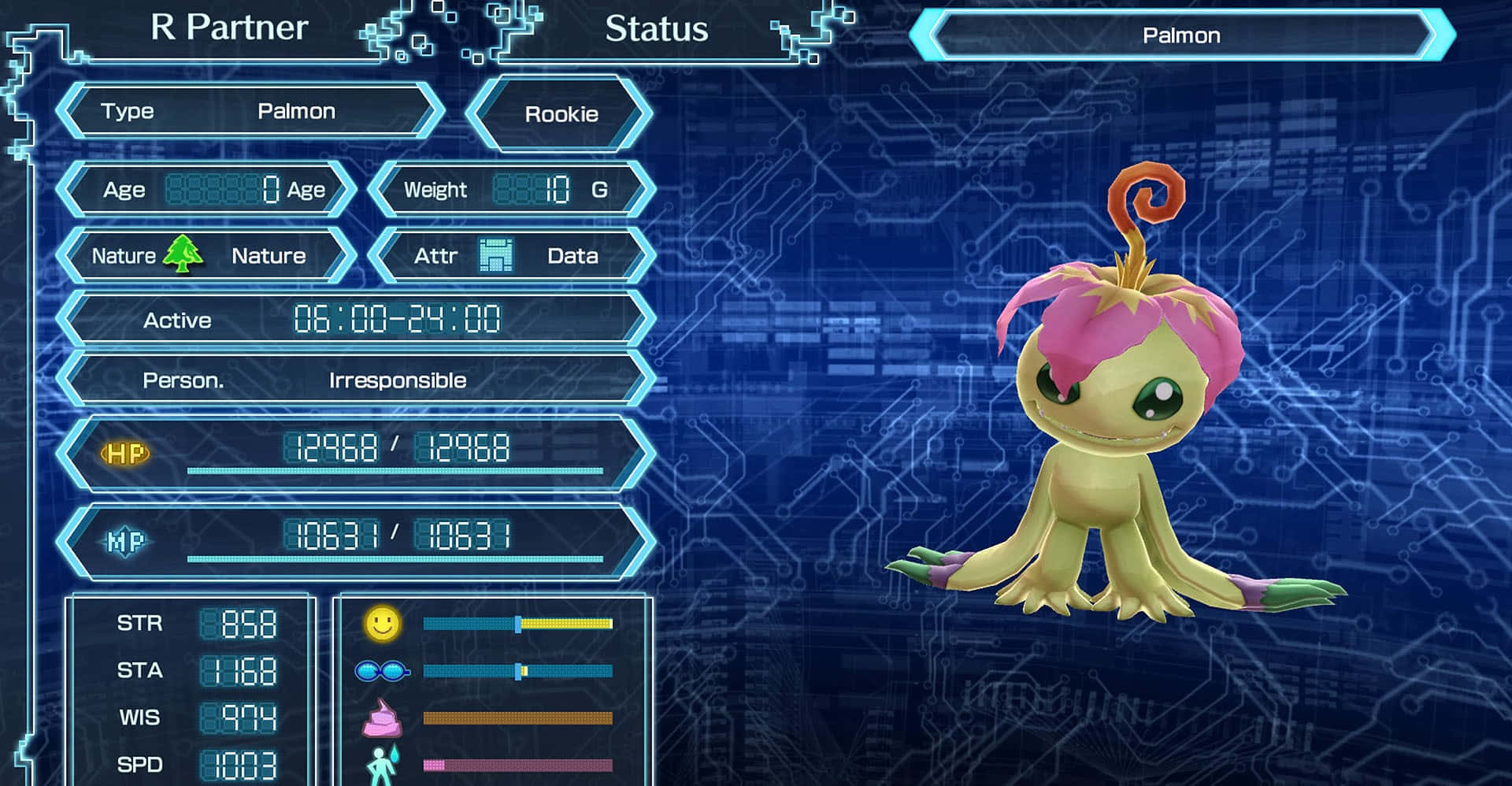Open the Status tab
Screen dimensions: 1512x786
(x=656, y=30)
